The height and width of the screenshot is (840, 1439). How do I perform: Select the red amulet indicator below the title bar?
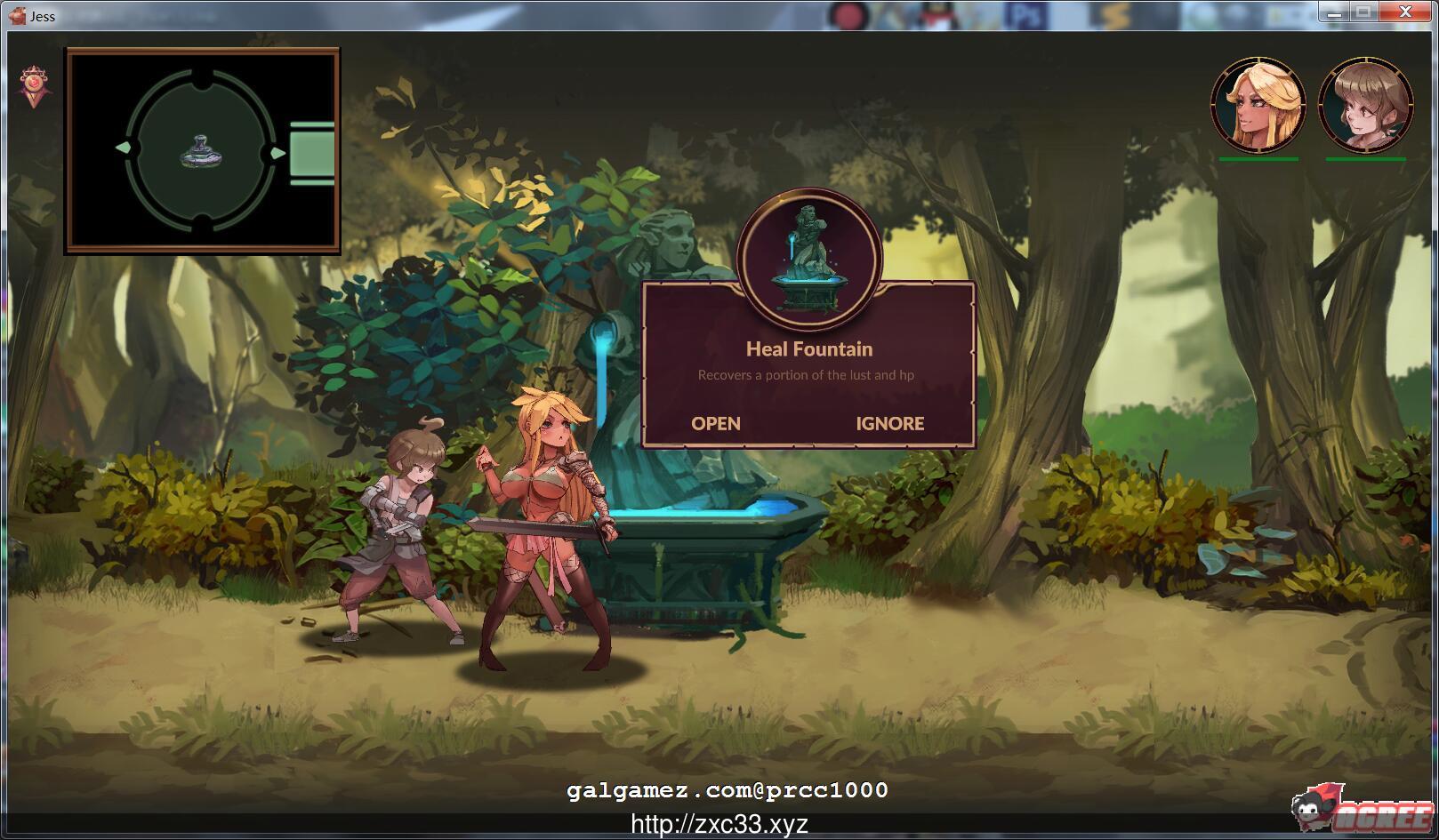tap(34, 84)
